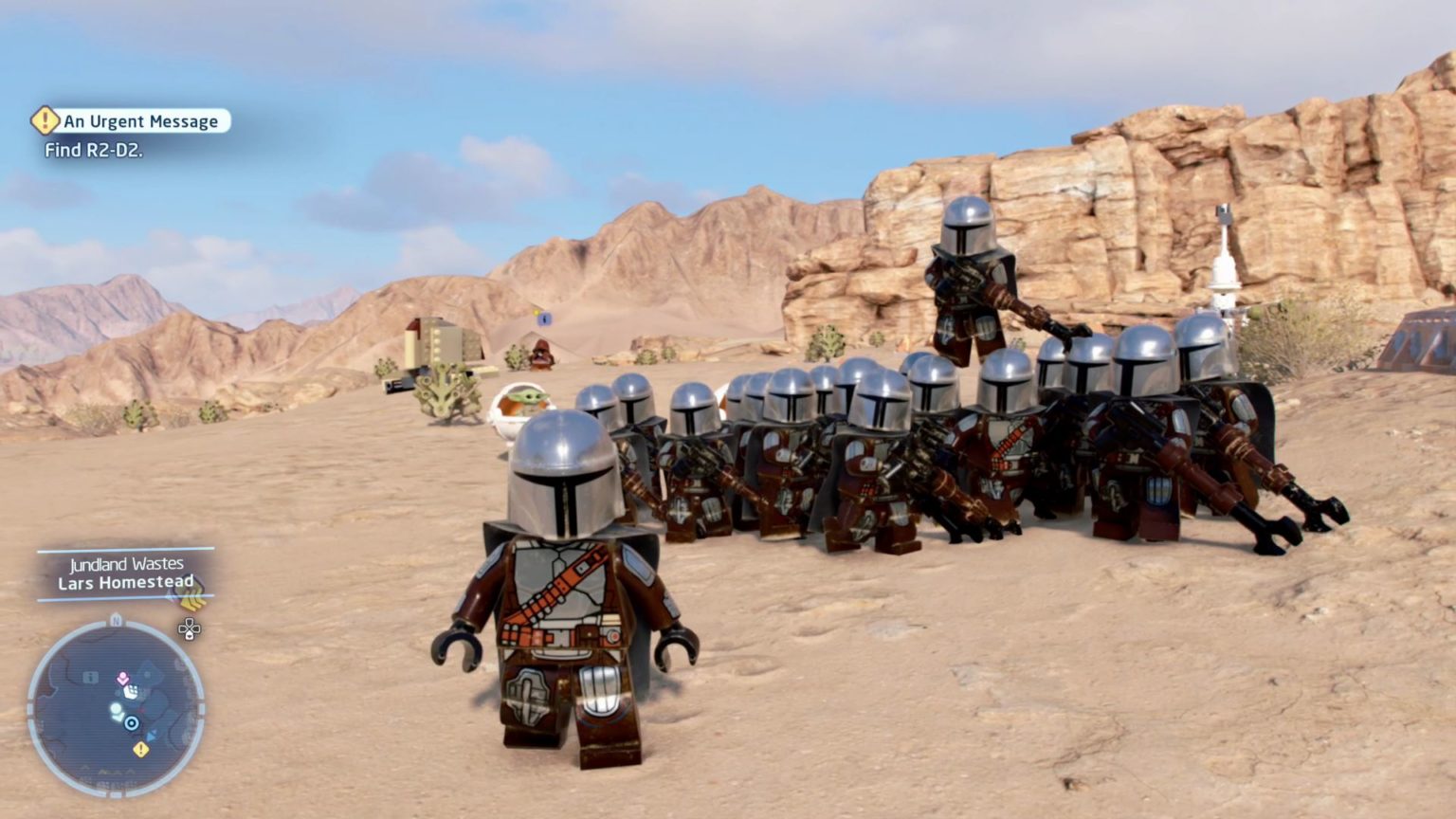Click the circular minimap display
Image resolution: width=1456 pixels, height=819 pixels.
pyautogui.click(x=117, y=706)
